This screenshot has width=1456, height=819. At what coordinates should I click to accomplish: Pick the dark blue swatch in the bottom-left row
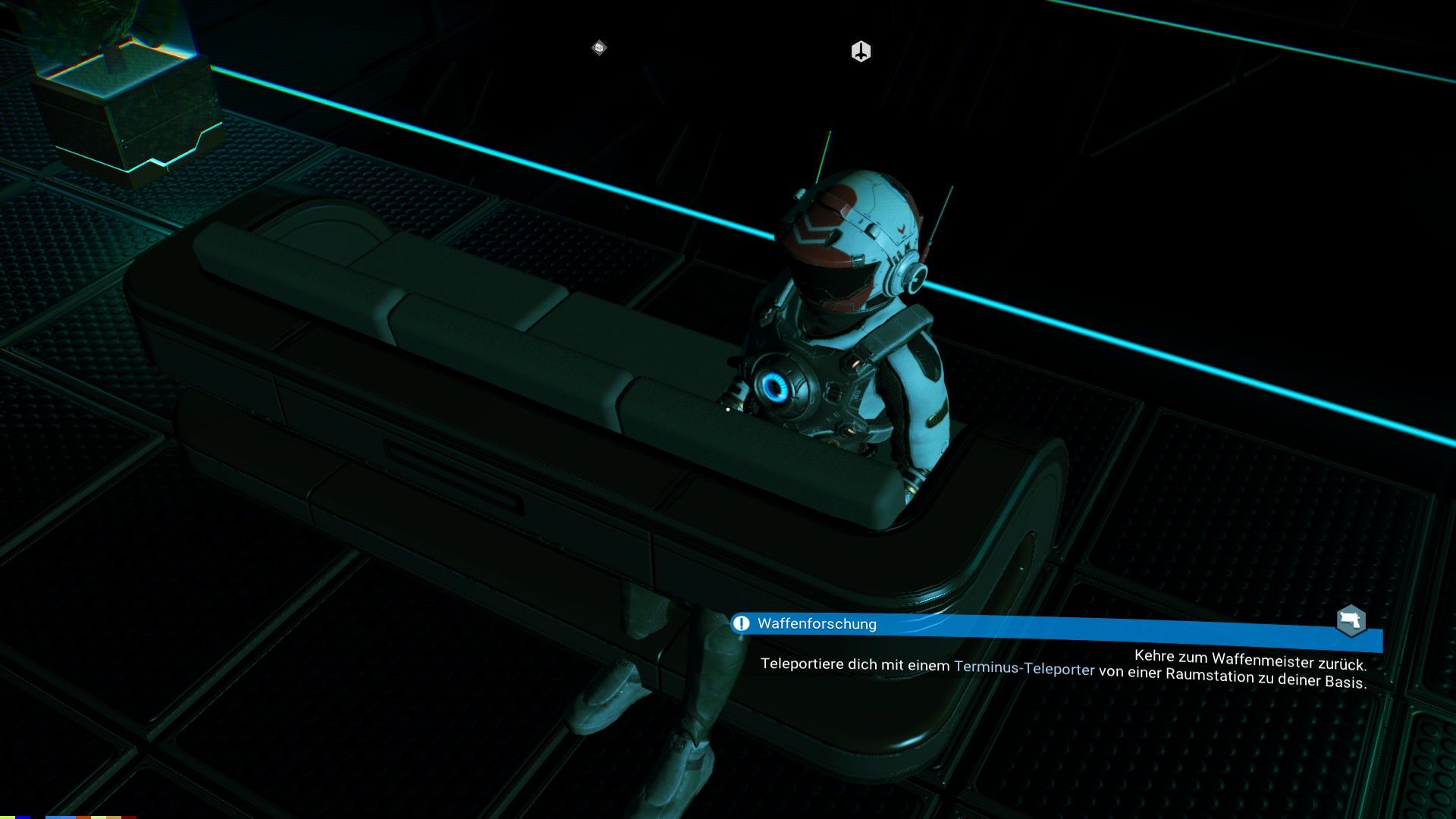[x=23, y=816]
